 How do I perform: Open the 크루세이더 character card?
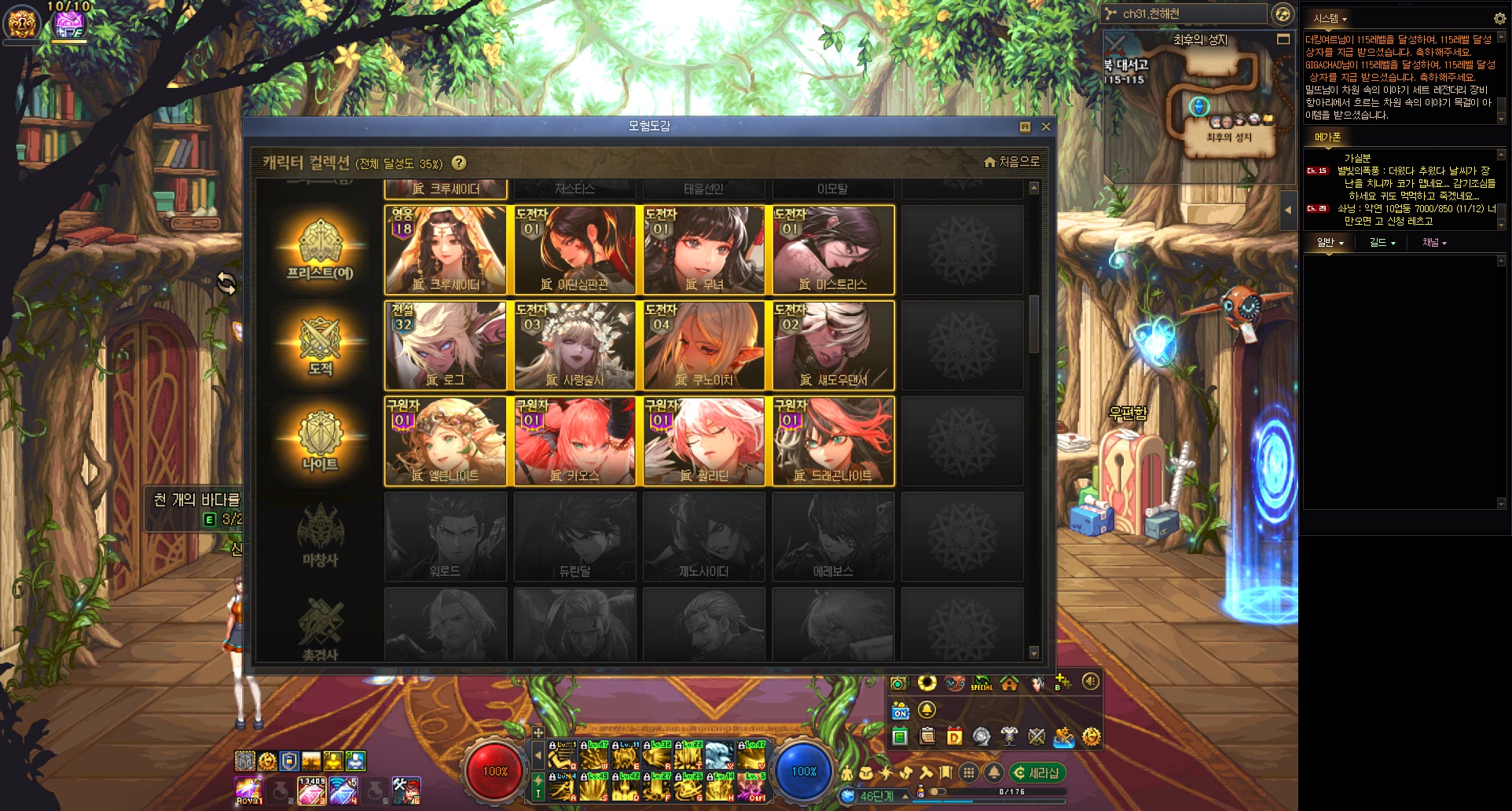pos(445,250)
